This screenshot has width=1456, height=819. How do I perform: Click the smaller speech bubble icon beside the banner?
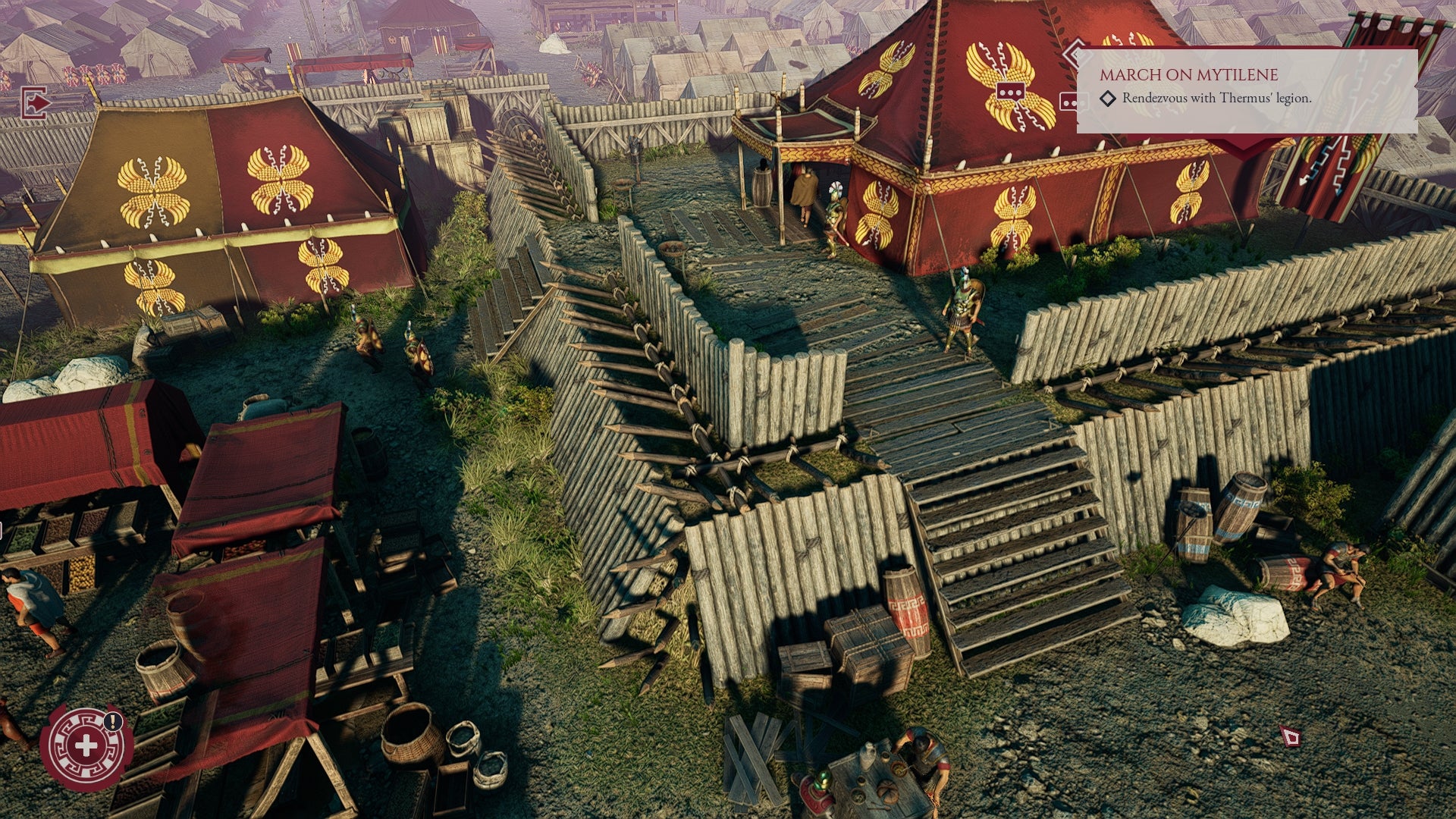click(1068, 100)
